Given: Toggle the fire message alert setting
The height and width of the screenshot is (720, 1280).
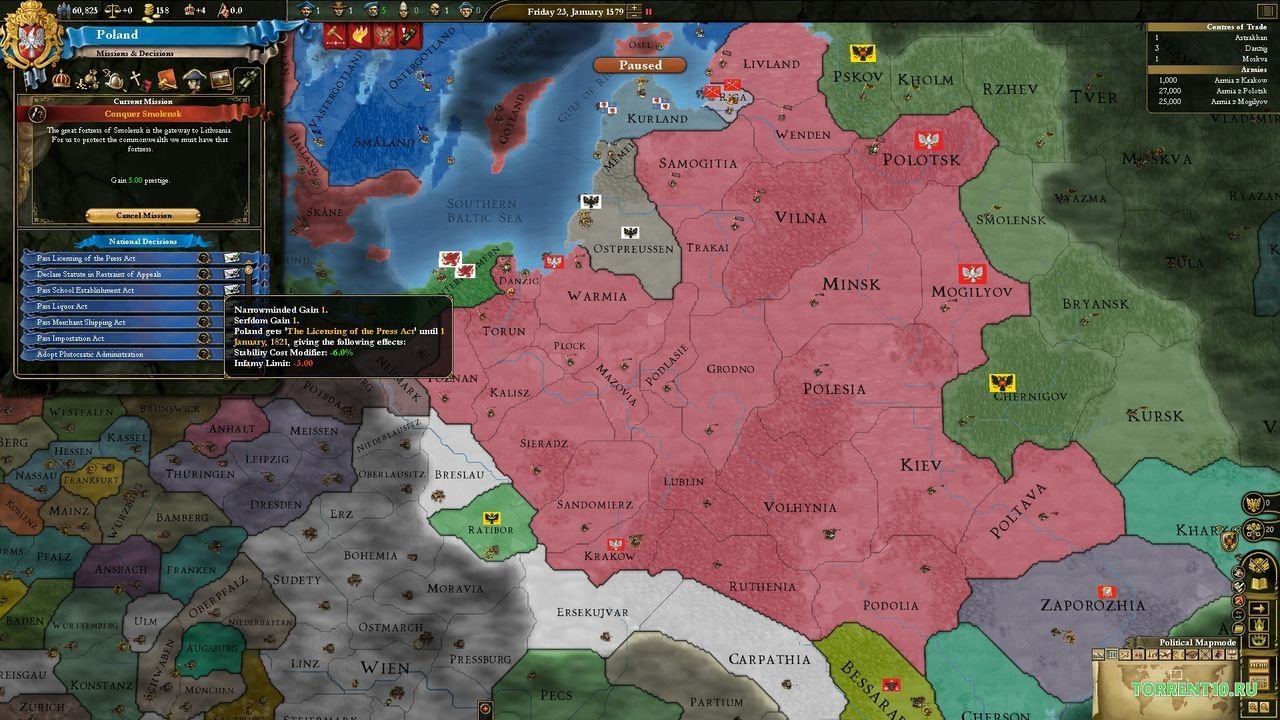Looking at the screenshot, I should (x=361, y=34).
